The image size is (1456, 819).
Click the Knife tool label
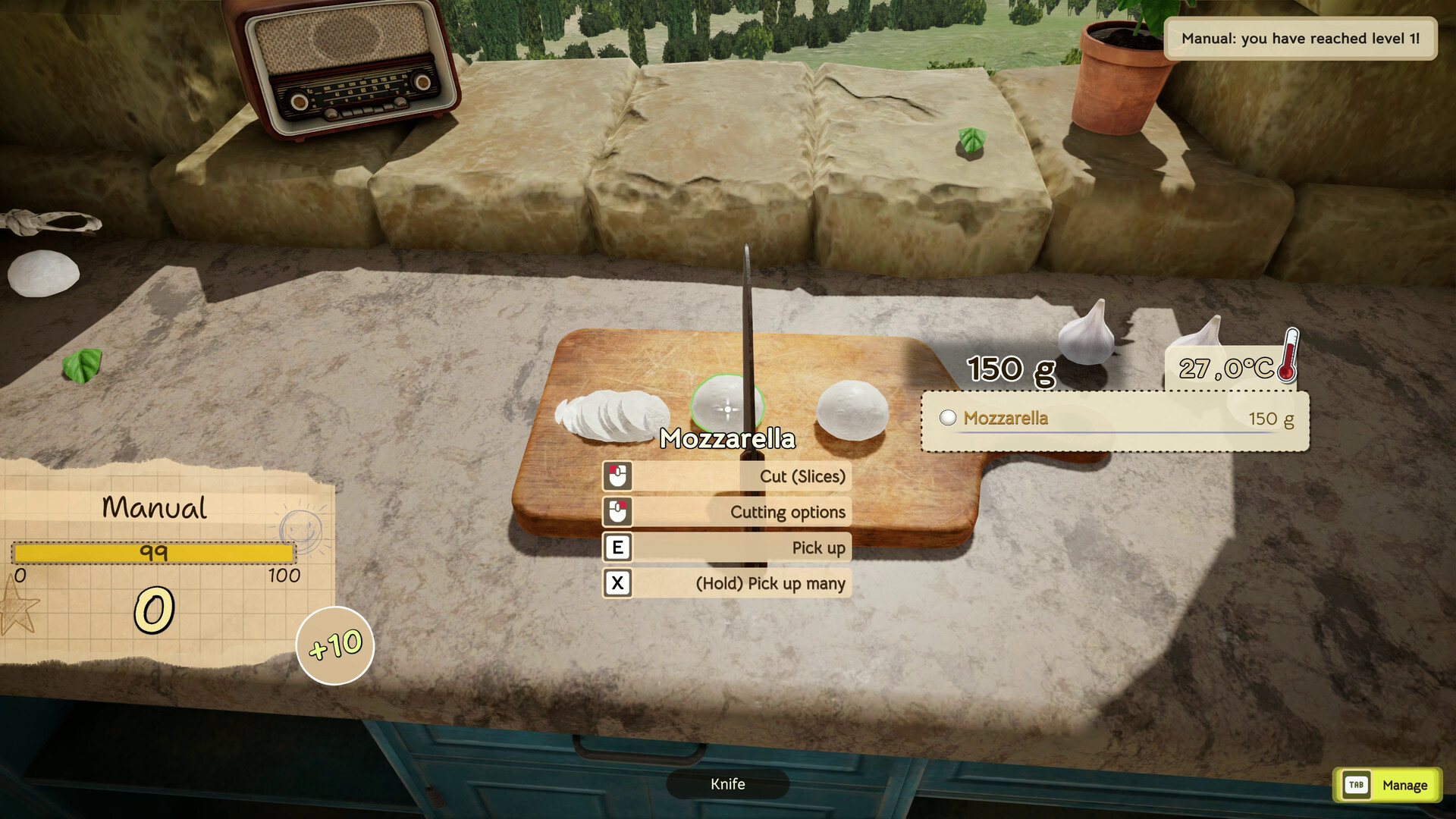[727, 784]
